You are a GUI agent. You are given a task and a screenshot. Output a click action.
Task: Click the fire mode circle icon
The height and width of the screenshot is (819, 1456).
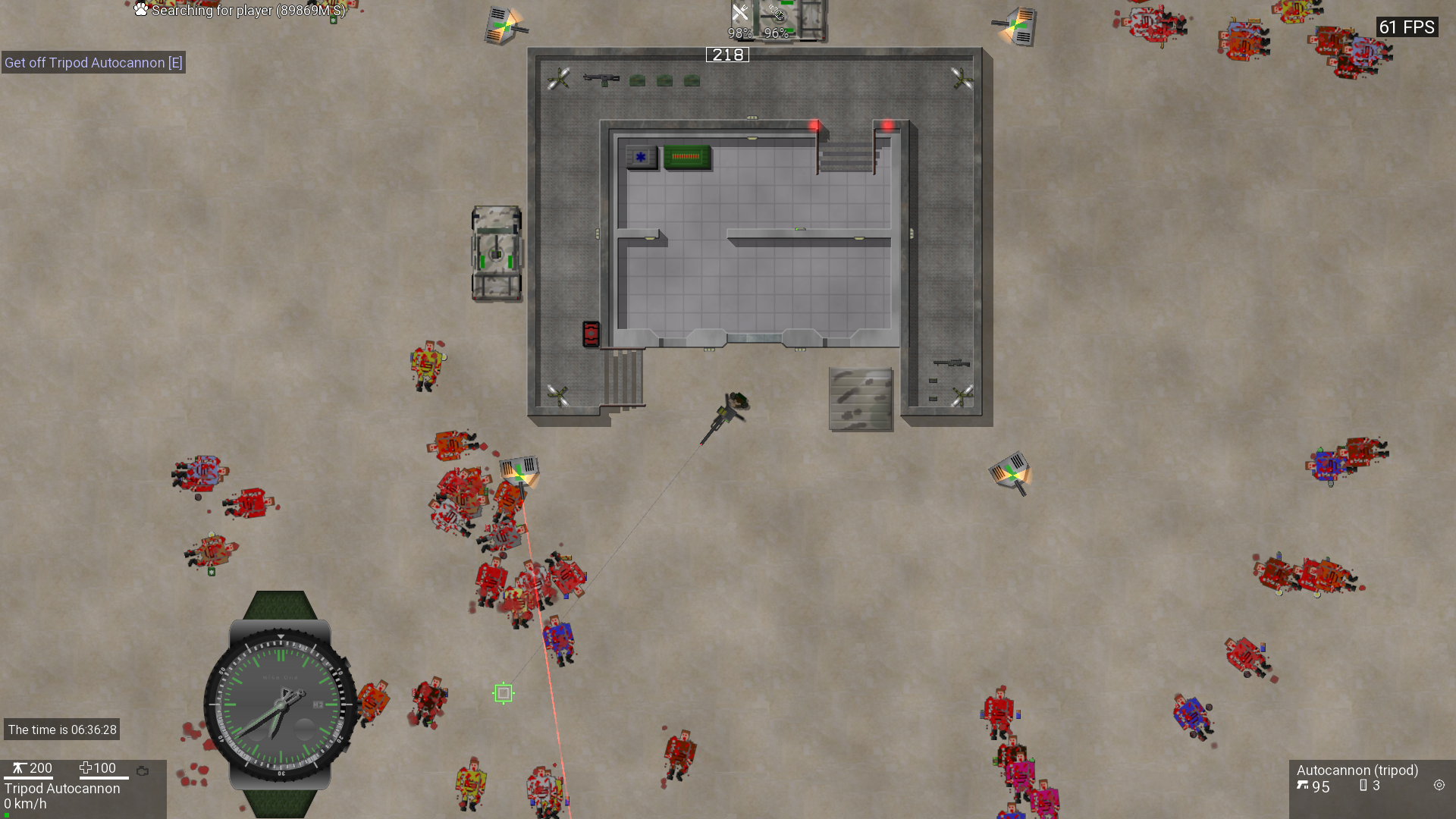pyautogui.click(x=1439, y=786)
